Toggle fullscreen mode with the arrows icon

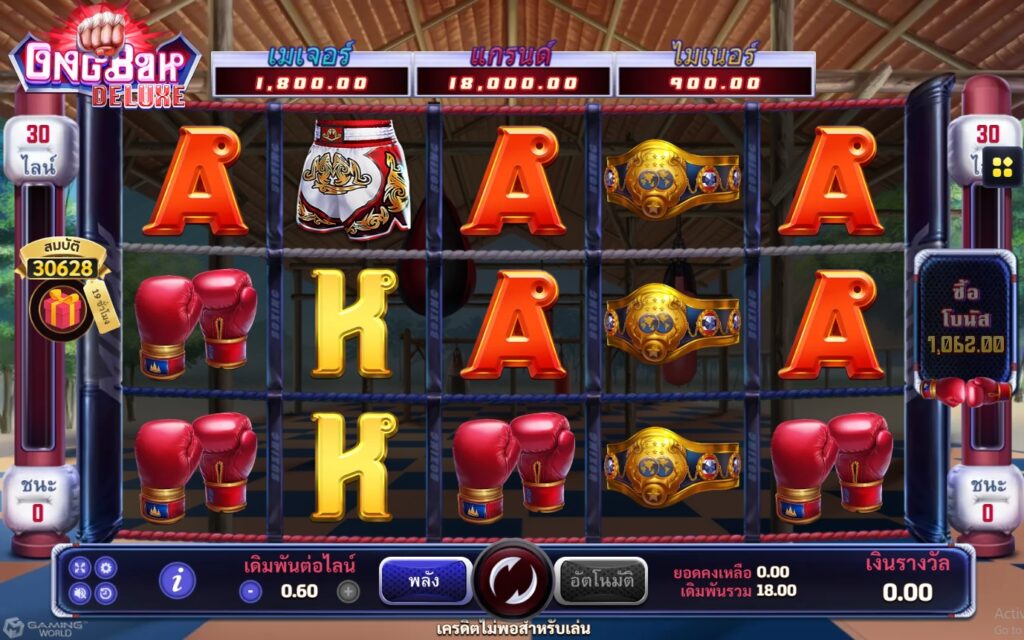[x=80, y=567]
